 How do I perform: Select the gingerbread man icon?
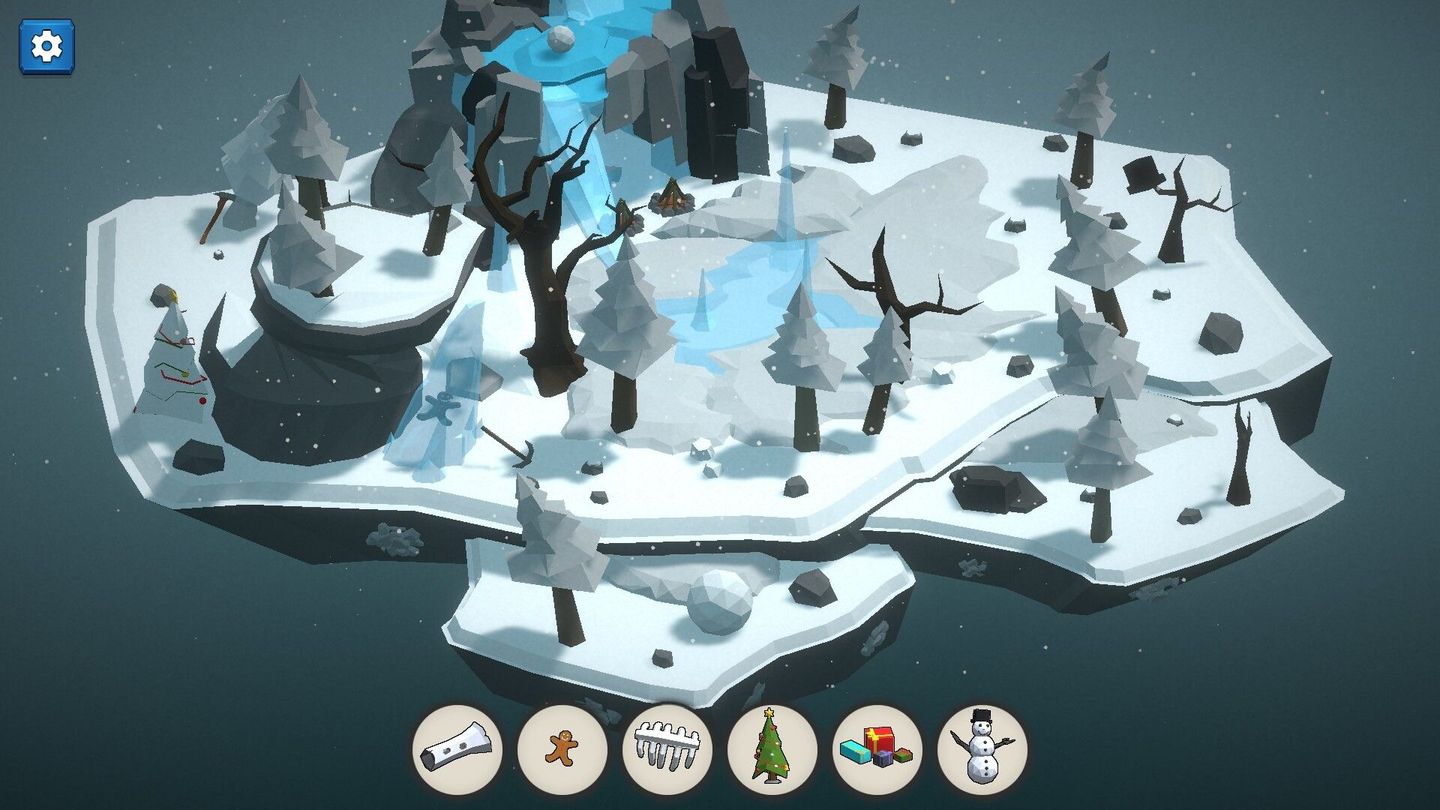coord(565,749)
